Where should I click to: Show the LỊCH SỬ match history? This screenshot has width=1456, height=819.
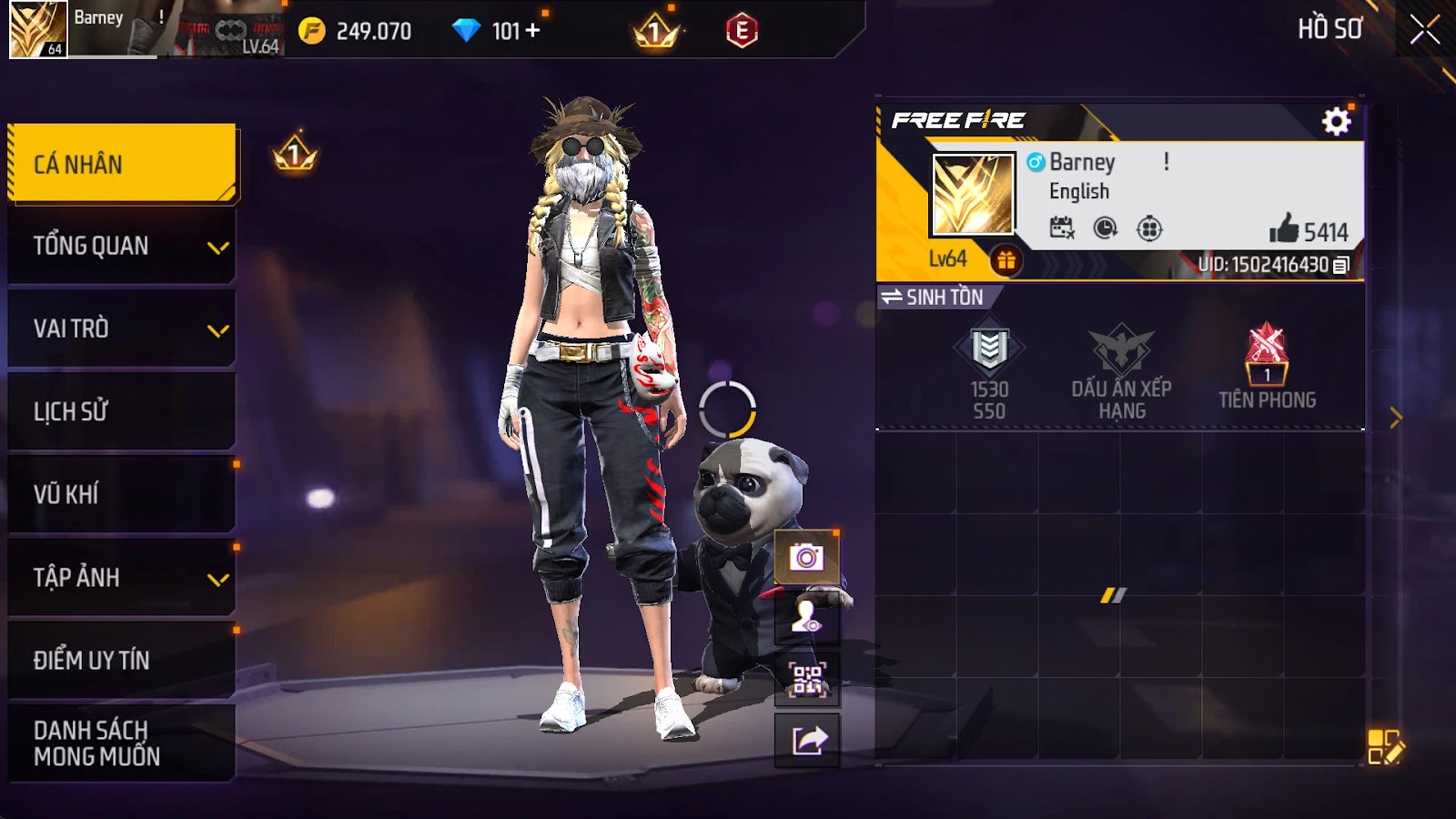point(121,411)
